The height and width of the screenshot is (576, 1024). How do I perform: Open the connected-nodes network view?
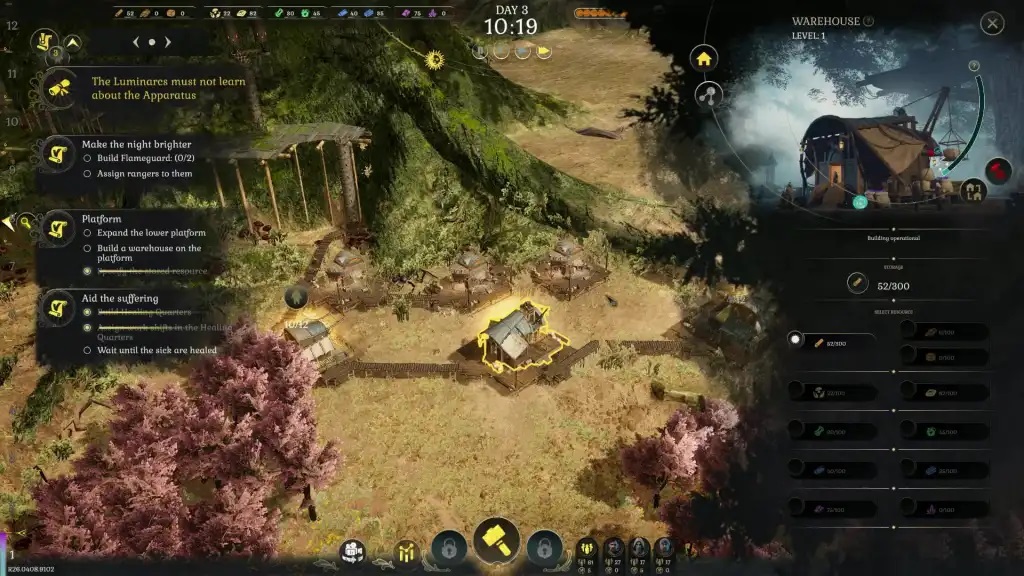pos(708,96)
